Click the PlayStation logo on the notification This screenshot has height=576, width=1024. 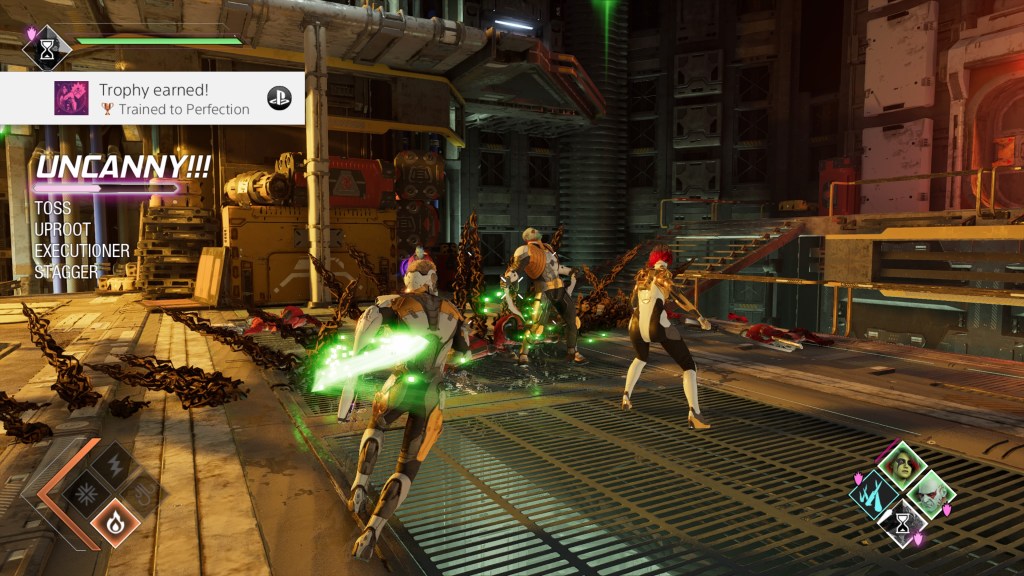[x=279, y=98]
